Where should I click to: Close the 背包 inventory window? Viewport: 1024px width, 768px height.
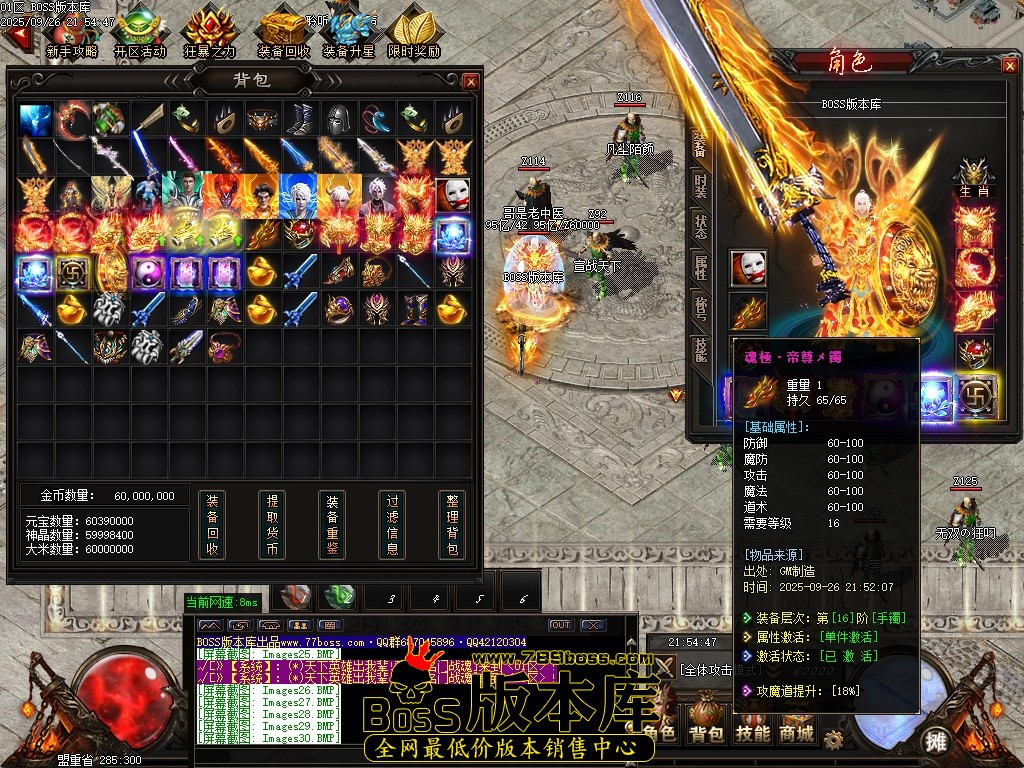[471, 81]
